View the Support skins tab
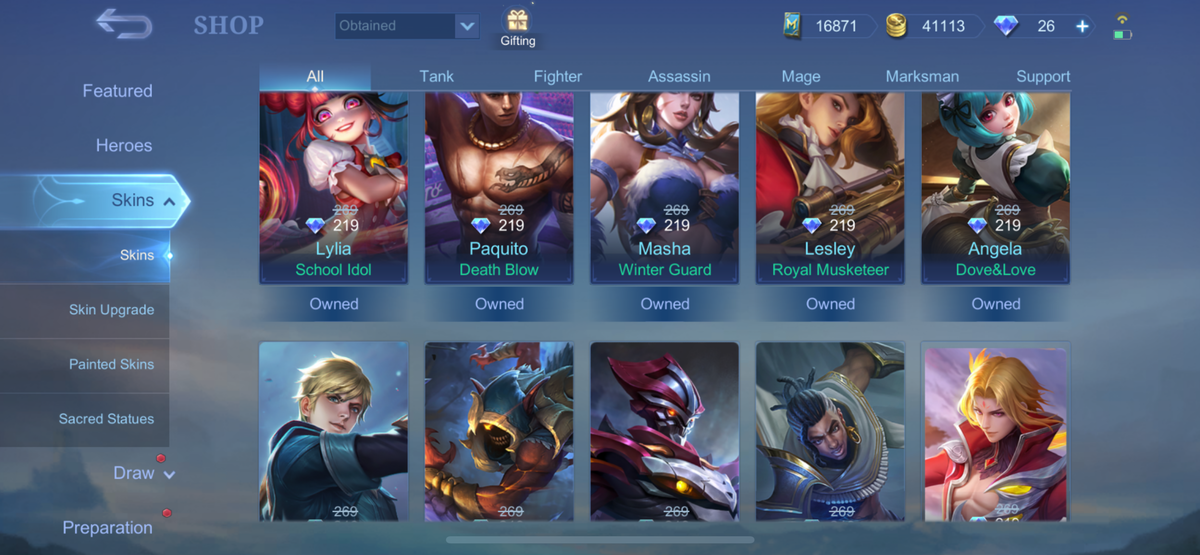Viewport: 1200px width, 555px height. pyautogui.click(x=1043, y=76)
